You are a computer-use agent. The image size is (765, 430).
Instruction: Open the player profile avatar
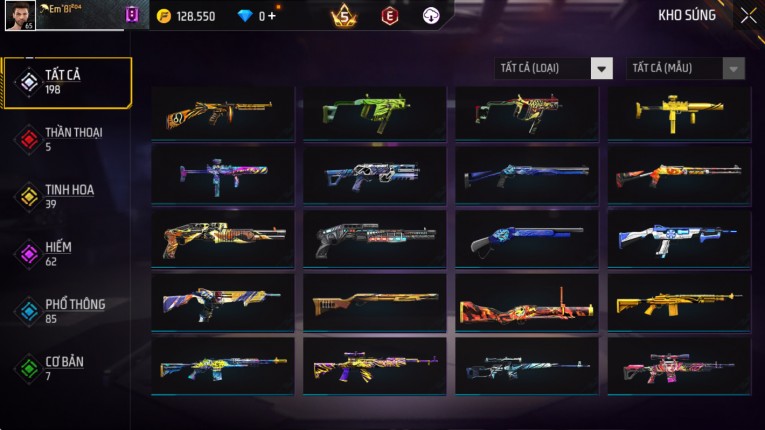coord(20,16)
